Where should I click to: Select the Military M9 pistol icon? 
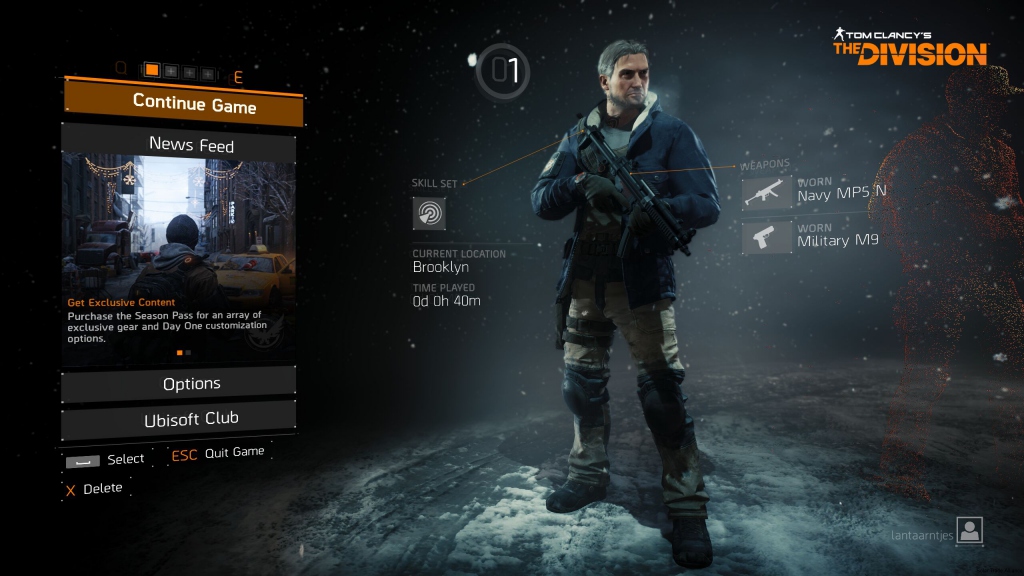tap(767, 237)
